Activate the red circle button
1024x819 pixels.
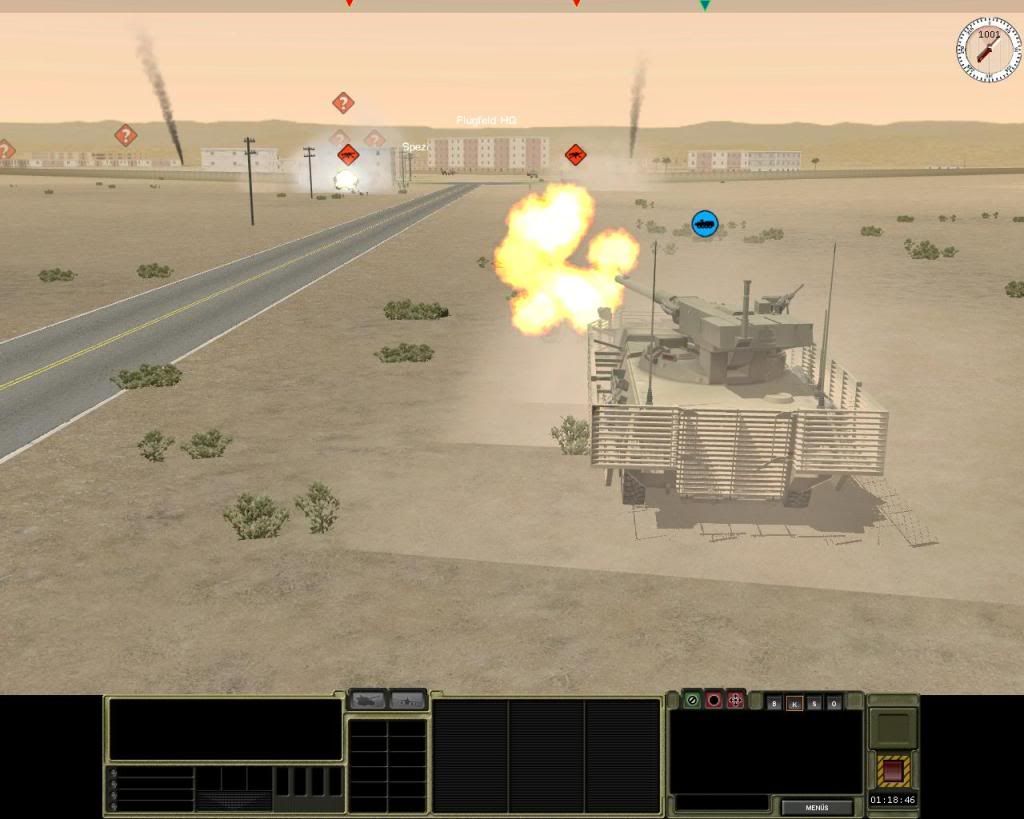pos(713,700)
